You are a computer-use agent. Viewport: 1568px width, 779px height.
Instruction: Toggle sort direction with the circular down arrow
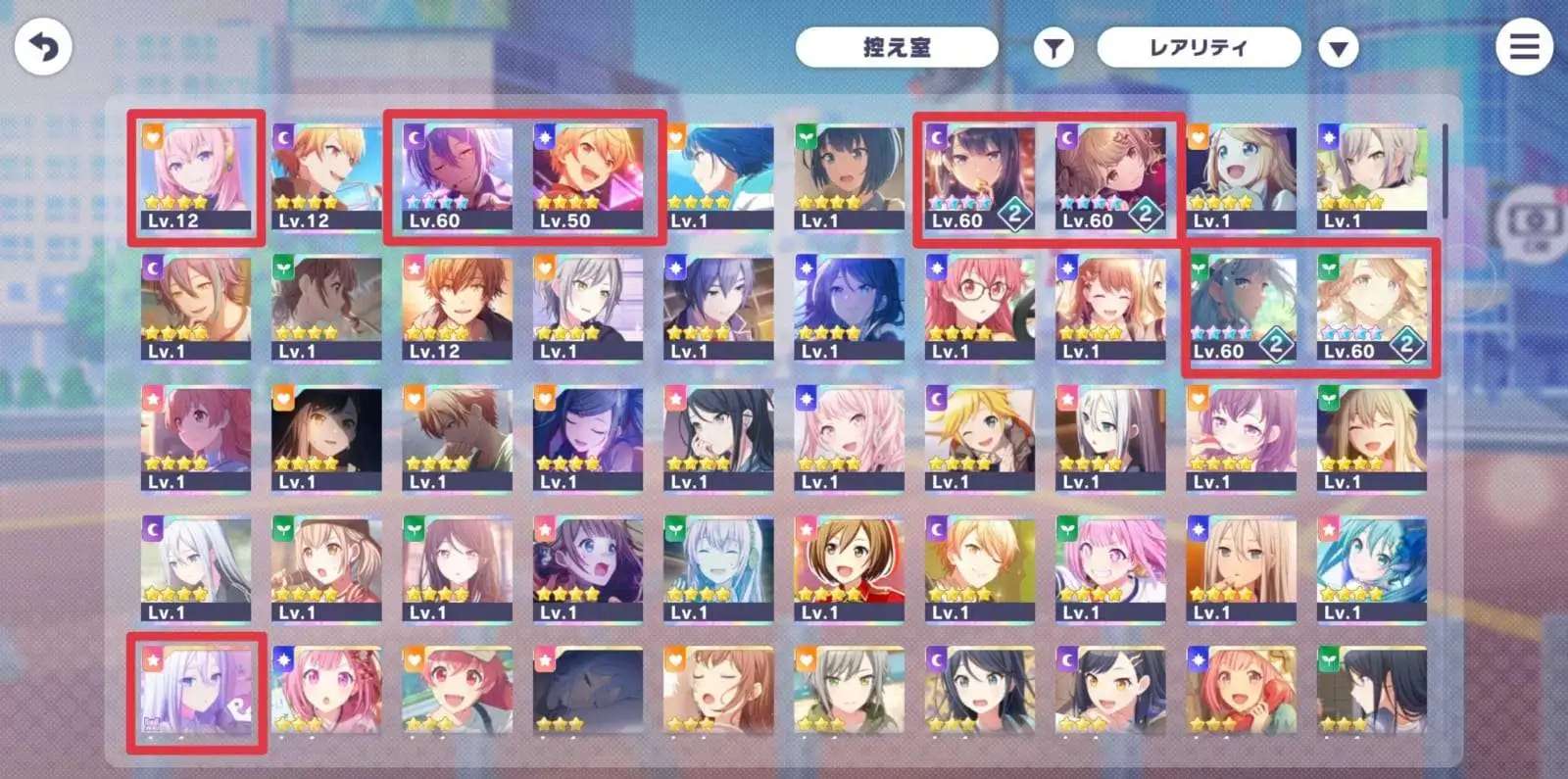tap(1337, 46)
